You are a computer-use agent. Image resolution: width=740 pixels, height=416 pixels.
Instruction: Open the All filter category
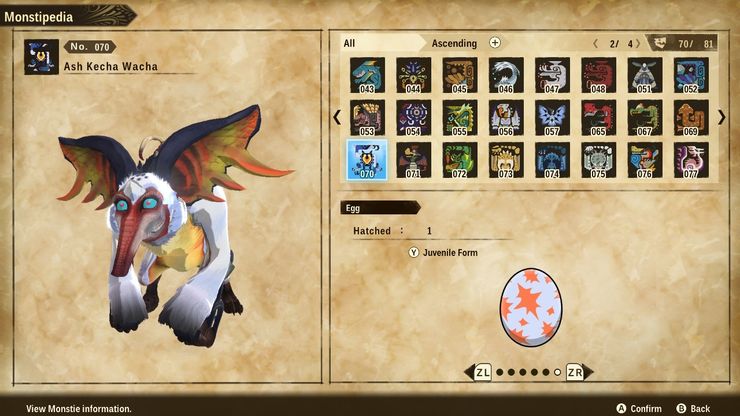350,43
